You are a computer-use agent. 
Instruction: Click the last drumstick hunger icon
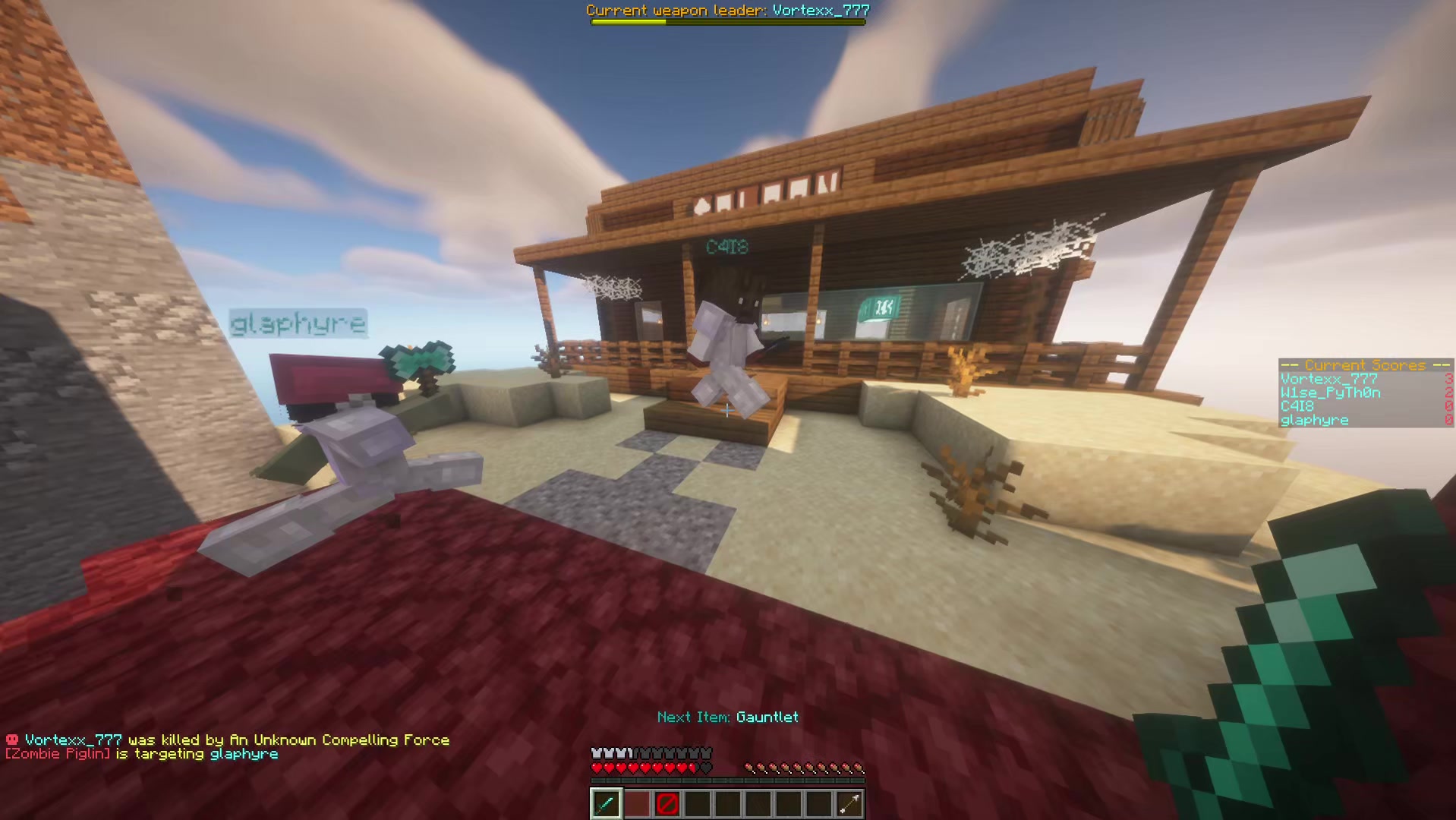pos(857,768)
